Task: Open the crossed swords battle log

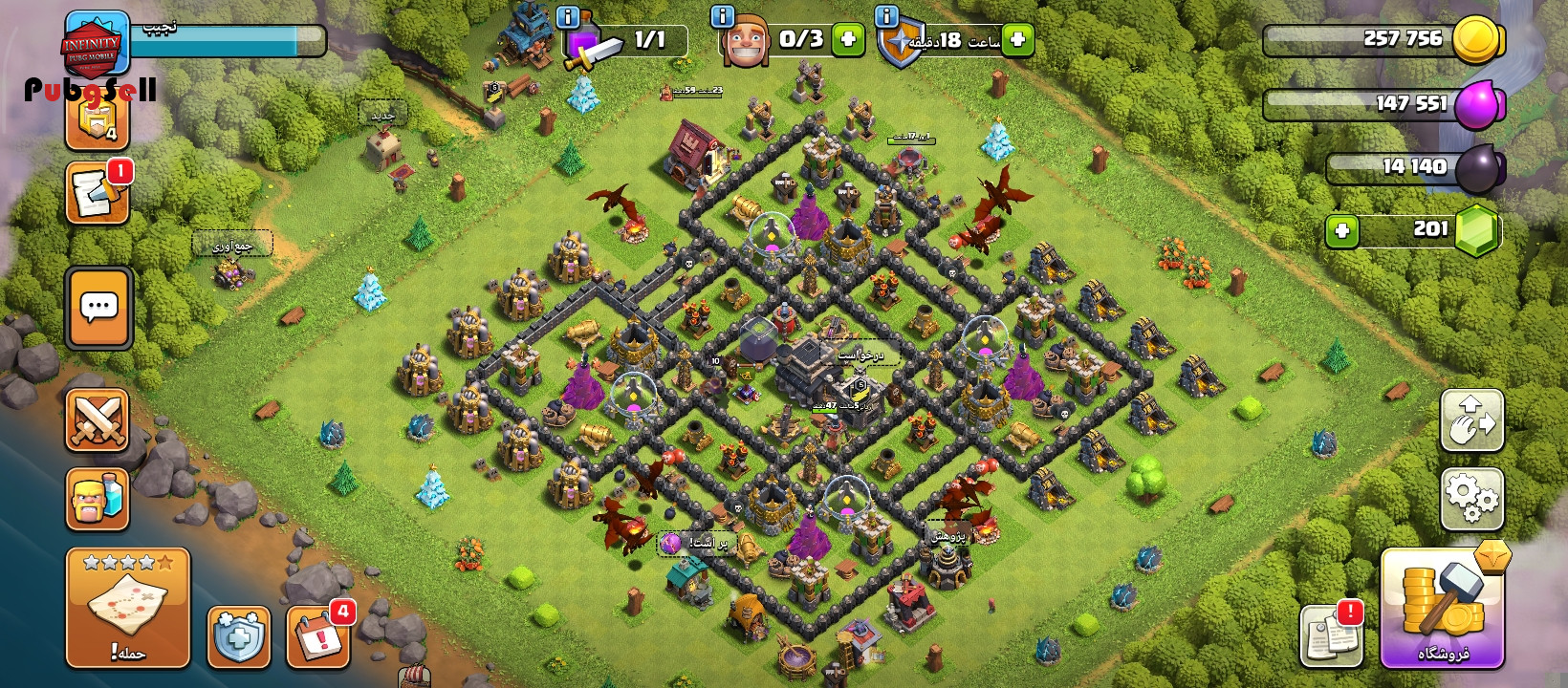Action: coord(98,419)
